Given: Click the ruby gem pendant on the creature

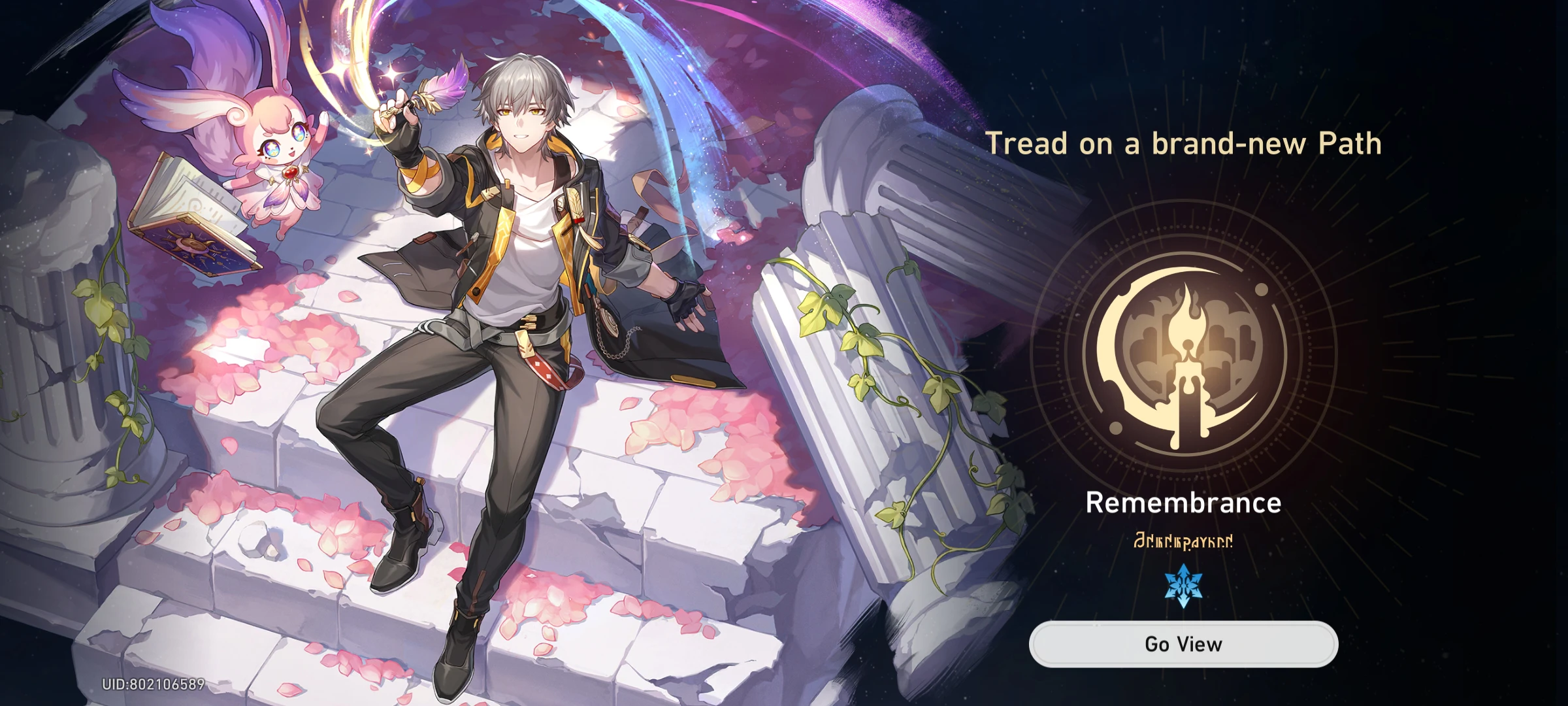Looking at the screenshot, I should (x=290, y=173).
